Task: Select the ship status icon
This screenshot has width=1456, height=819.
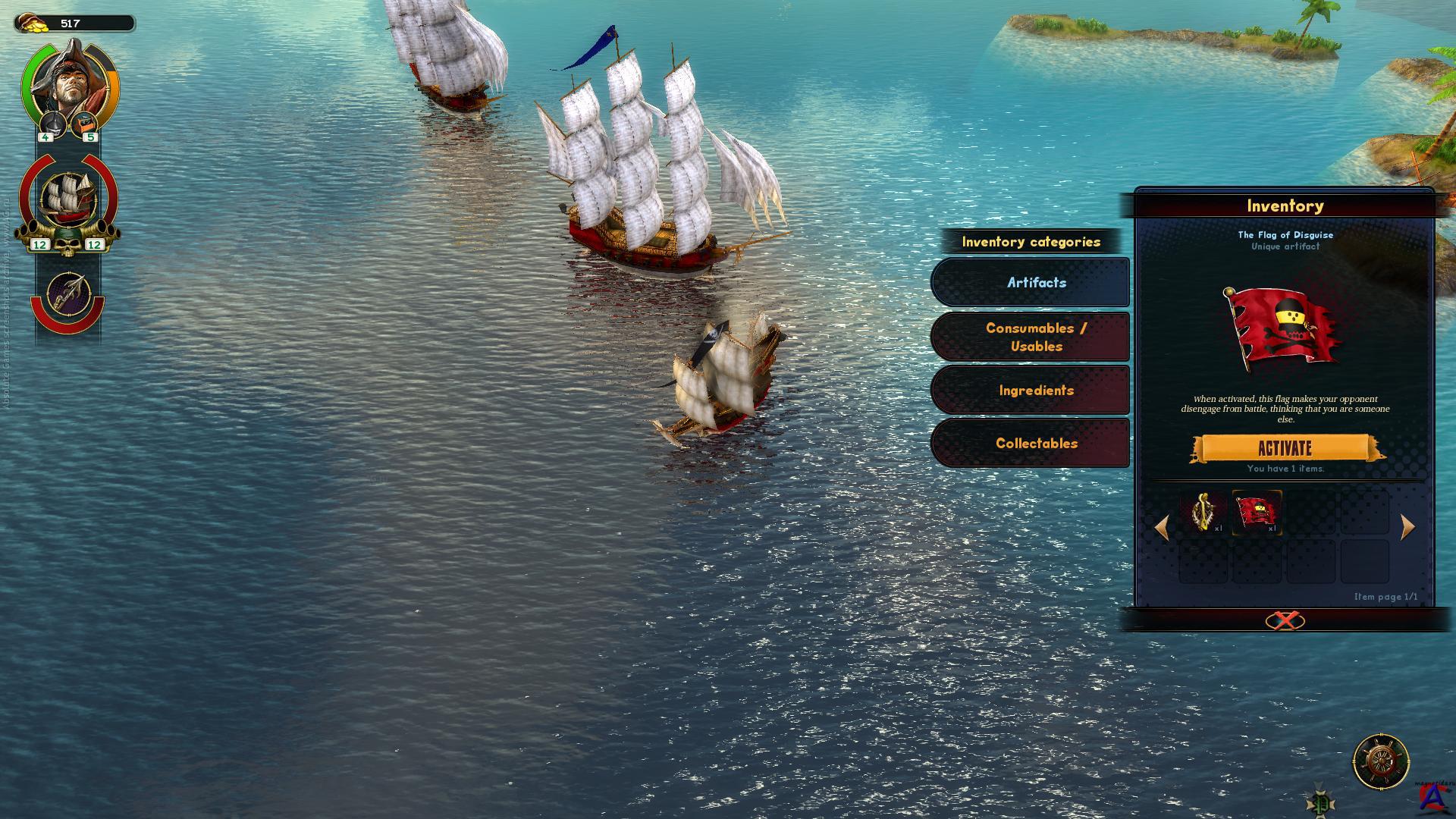Action: coord(68,197)
